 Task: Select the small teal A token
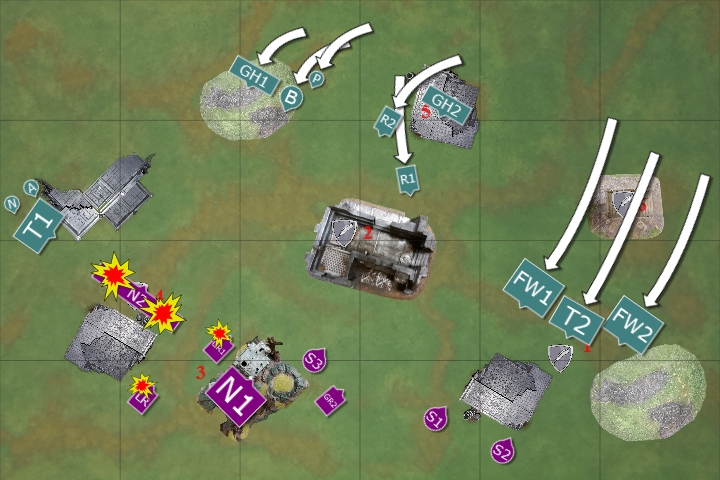pos(31,187)
